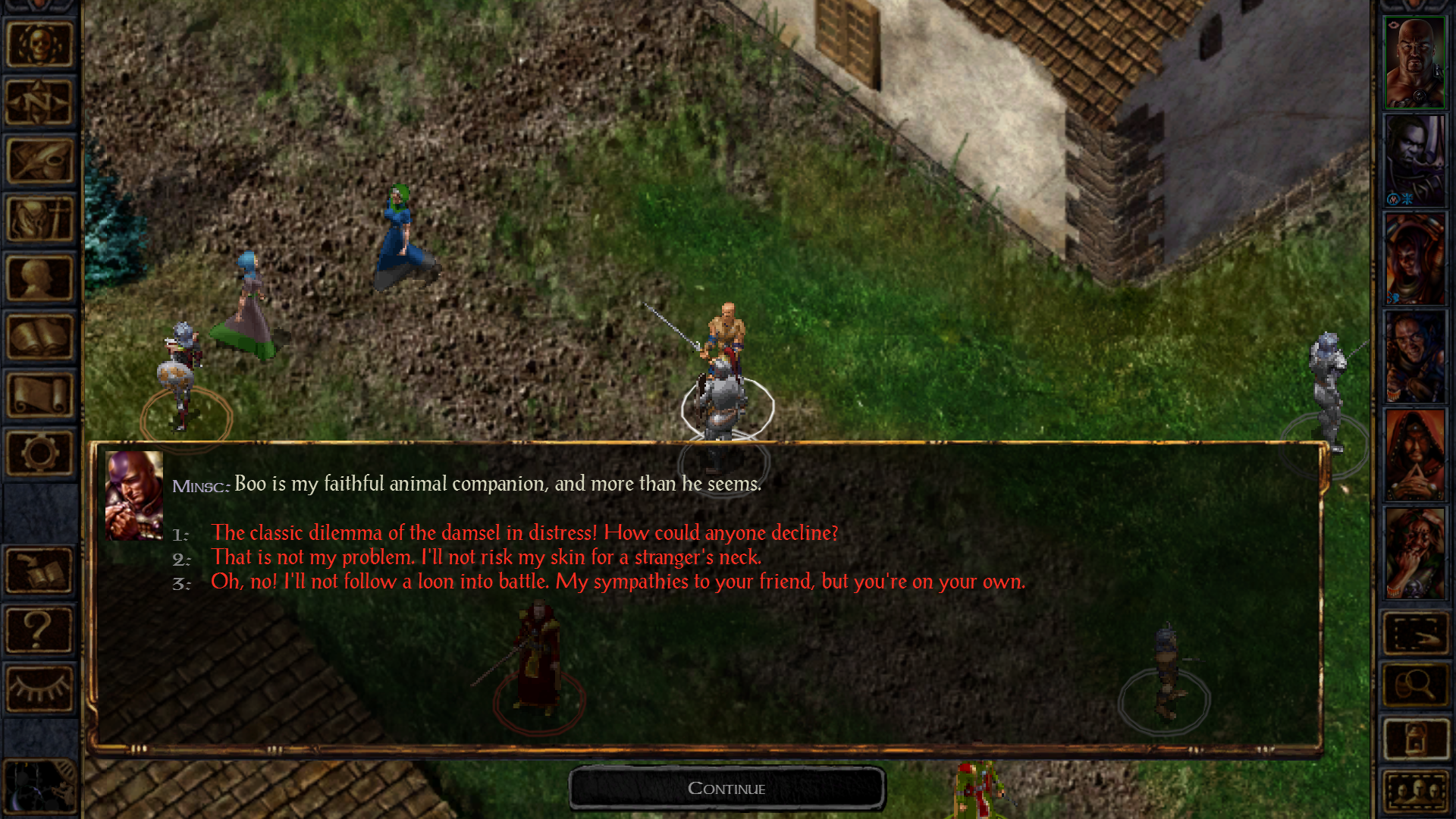Open the world map via the compass icon
The image size is (1456, 819).
coord(39,102)
